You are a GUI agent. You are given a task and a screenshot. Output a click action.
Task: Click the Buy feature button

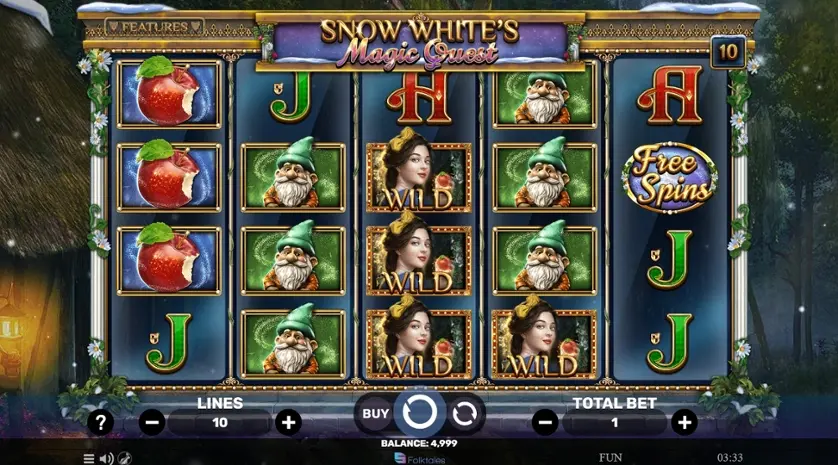pos(375,412)
